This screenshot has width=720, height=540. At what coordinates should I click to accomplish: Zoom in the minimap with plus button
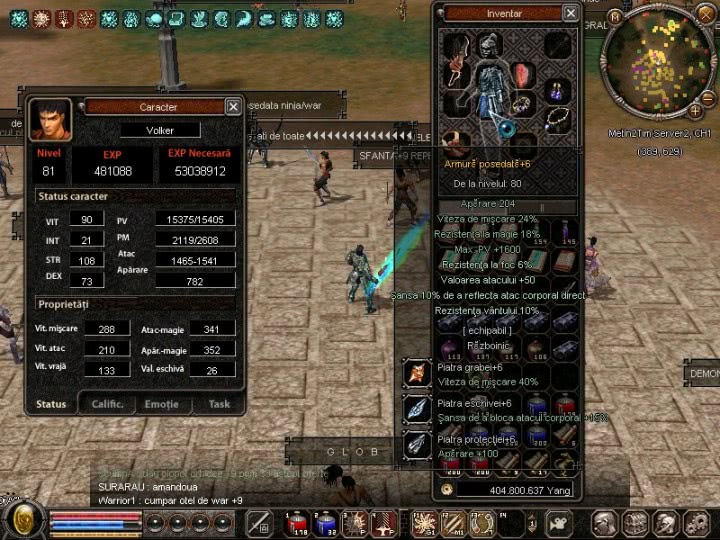(x=695, y=110)
